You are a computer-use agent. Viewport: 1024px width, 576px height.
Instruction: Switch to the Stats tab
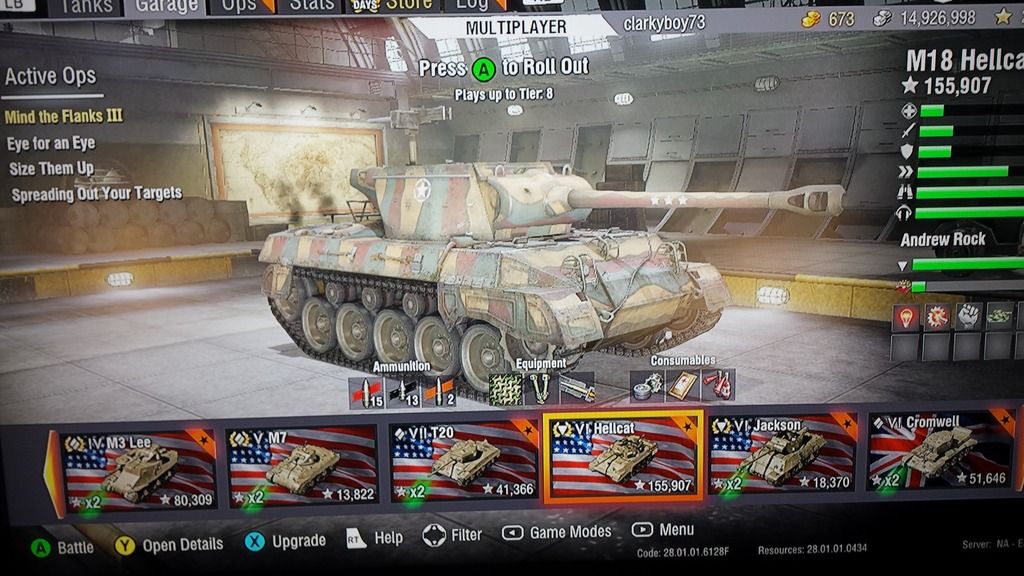[311, 6]
